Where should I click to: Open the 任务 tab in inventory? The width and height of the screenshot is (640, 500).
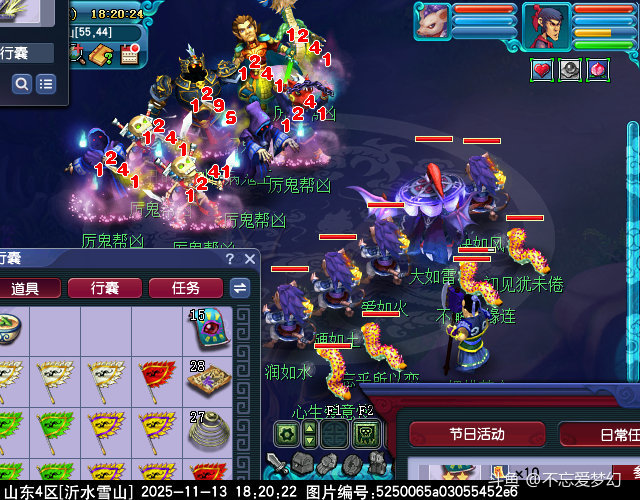pos(186,288)
